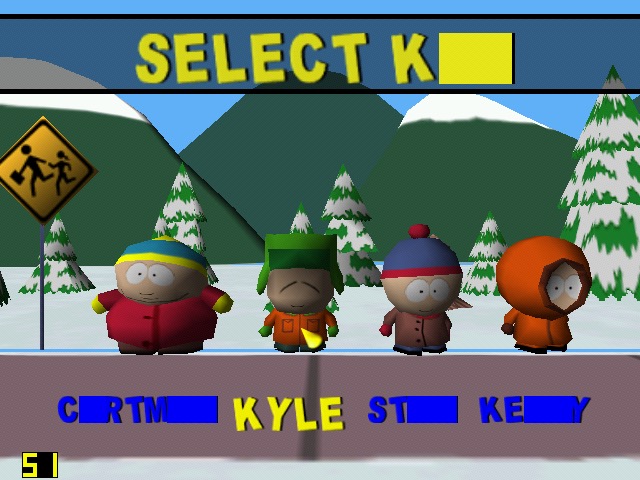Select the Stan character figure
This screenshot has width=640, height=480.
click(421, 295)
